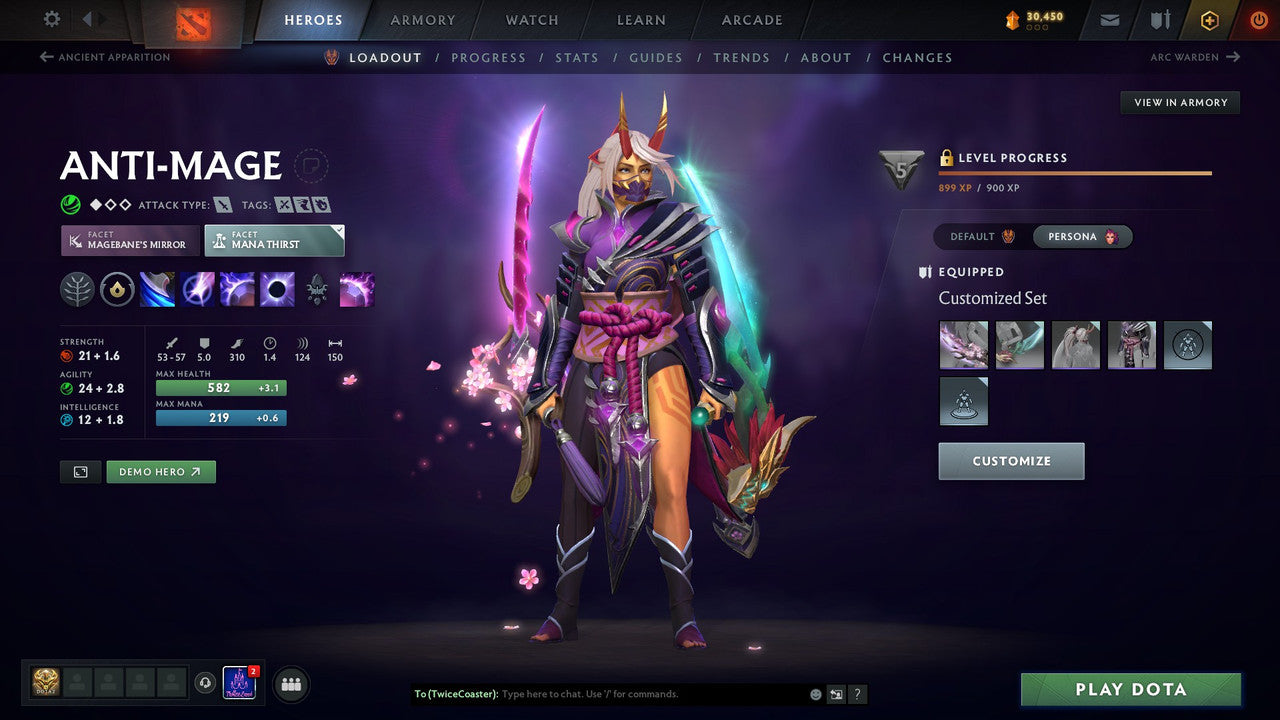Switch to the Persona appearance toggle
This screenshot has width=1280, height=720.
click(1083, 236)
